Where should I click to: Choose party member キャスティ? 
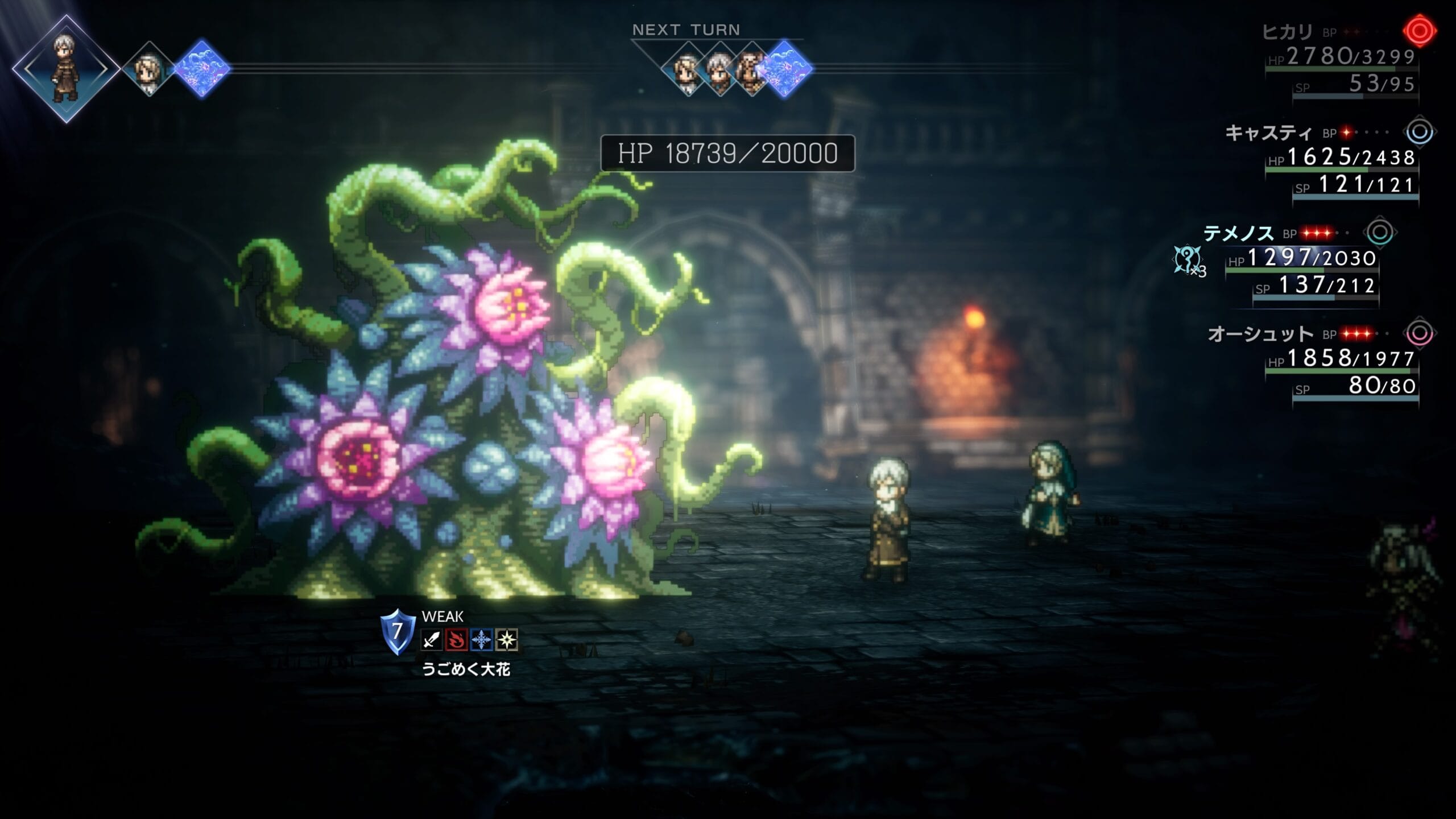(x=1268, y=133)
